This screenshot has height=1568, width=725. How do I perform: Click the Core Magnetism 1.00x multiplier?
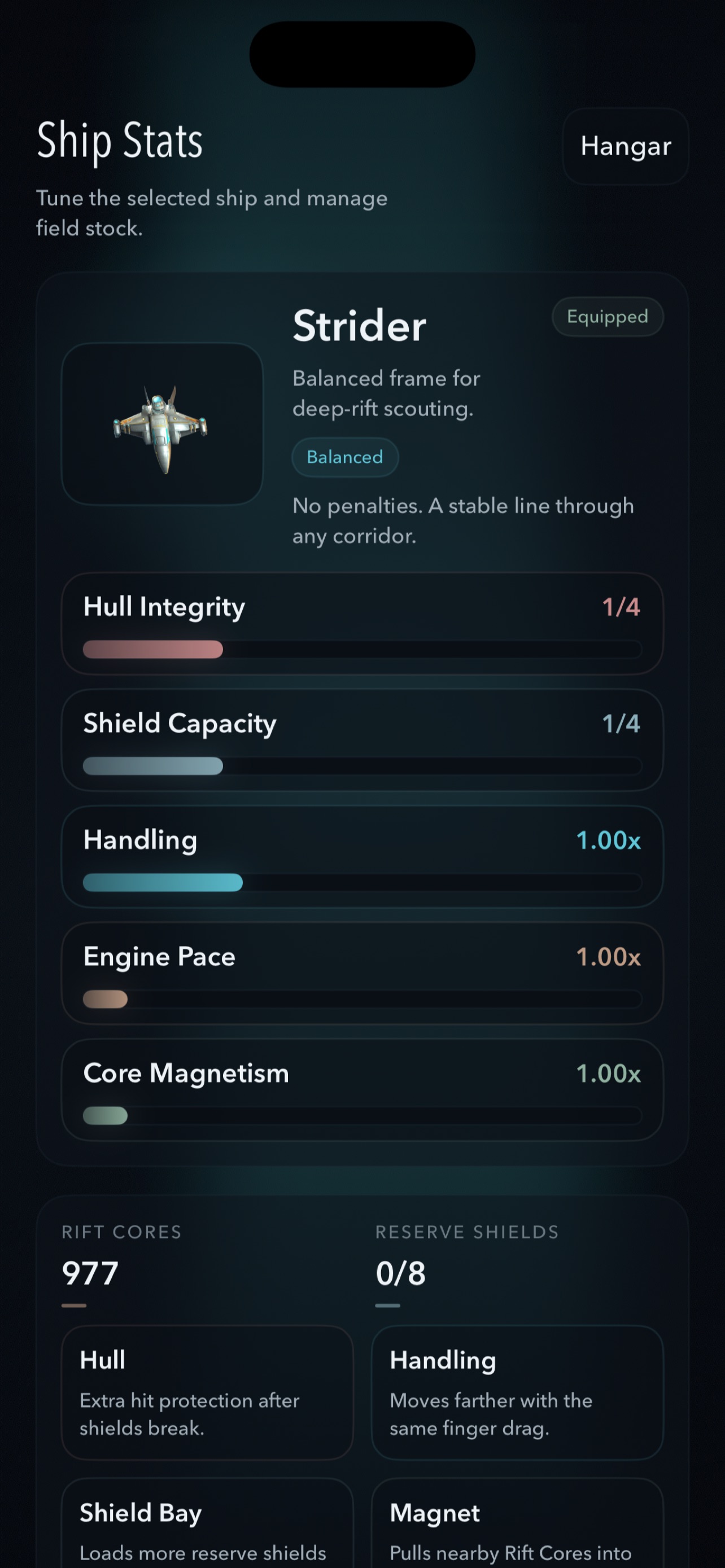click(608, 1073)
